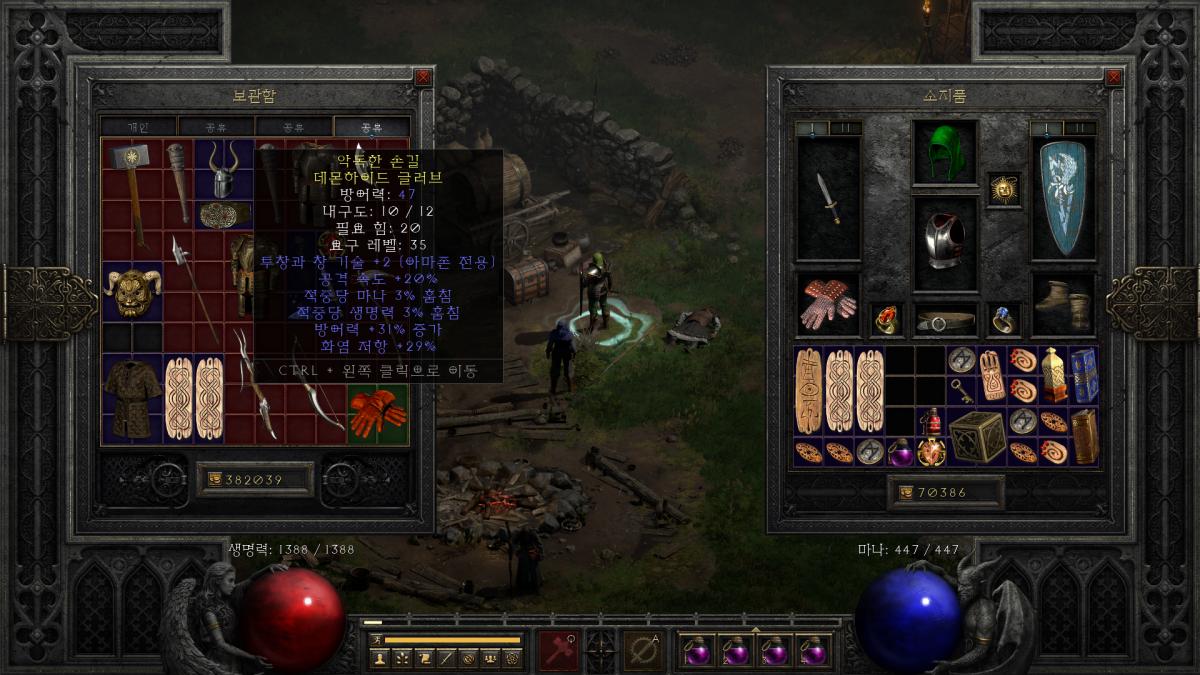Select the equipped sun amulet
Screen dimensions: 1200x675
coord(1004,187)
